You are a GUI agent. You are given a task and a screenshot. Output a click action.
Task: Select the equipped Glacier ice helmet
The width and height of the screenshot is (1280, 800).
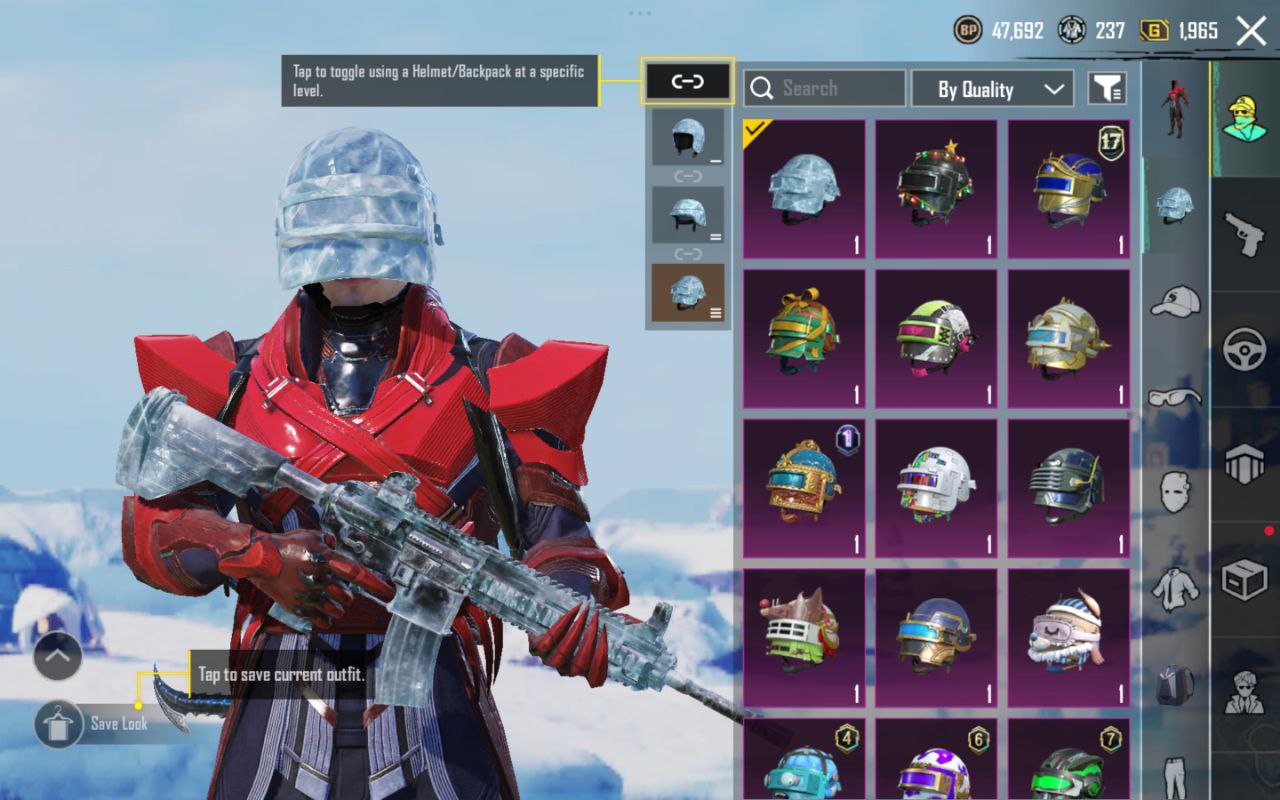[804, 190]
